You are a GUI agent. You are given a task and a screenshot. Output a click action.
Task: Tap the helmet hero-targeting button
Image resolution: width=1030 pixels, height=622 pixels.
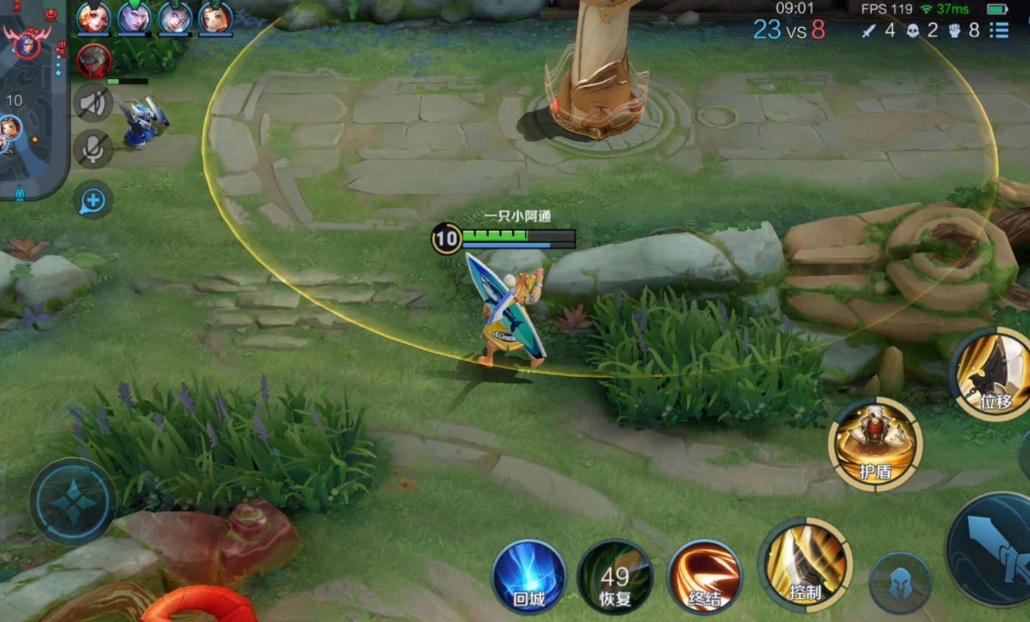tap(900, 582)
